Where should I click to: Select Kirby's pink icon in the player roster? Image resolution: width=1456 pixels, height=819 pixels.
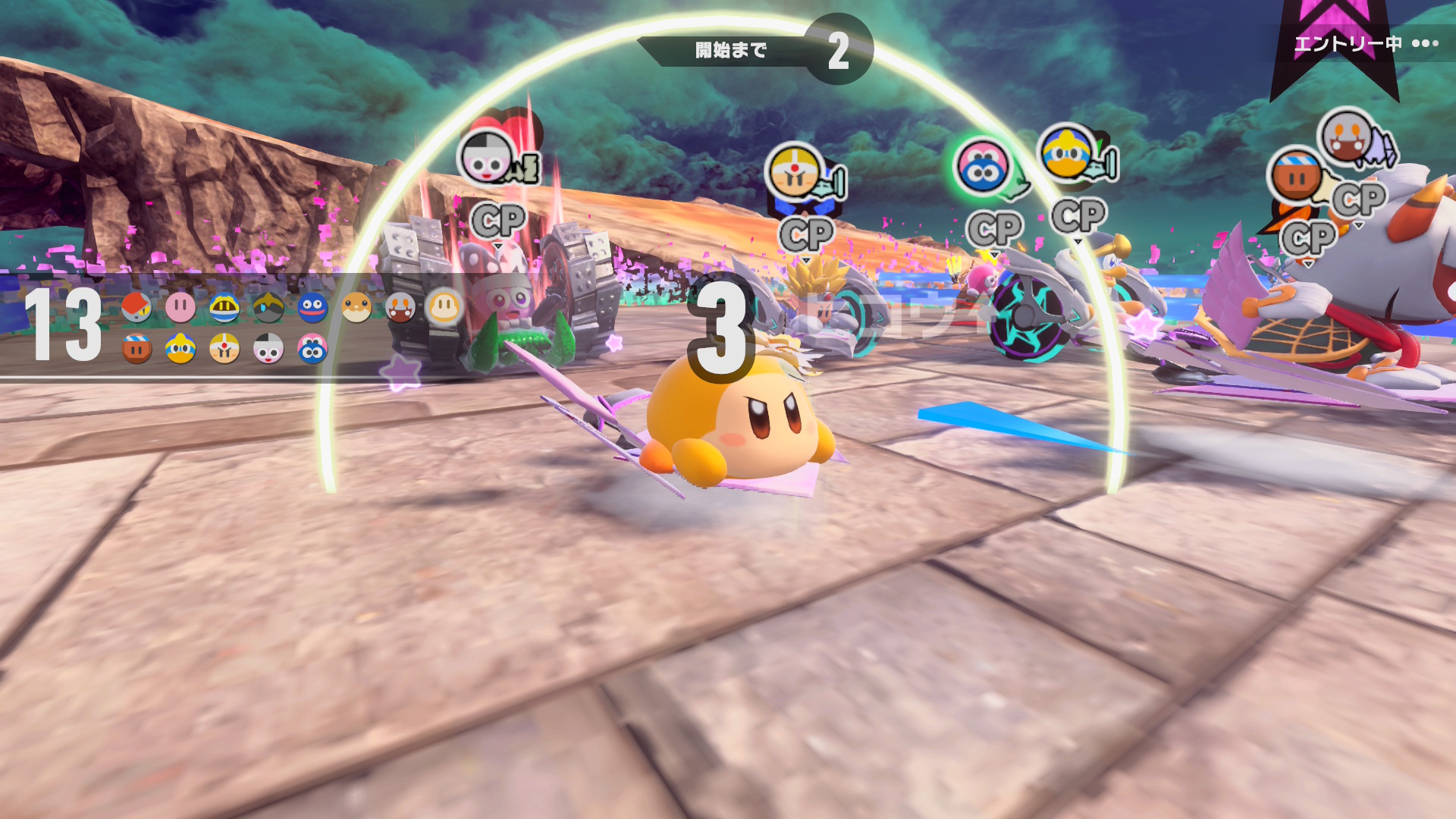[180, 308]
